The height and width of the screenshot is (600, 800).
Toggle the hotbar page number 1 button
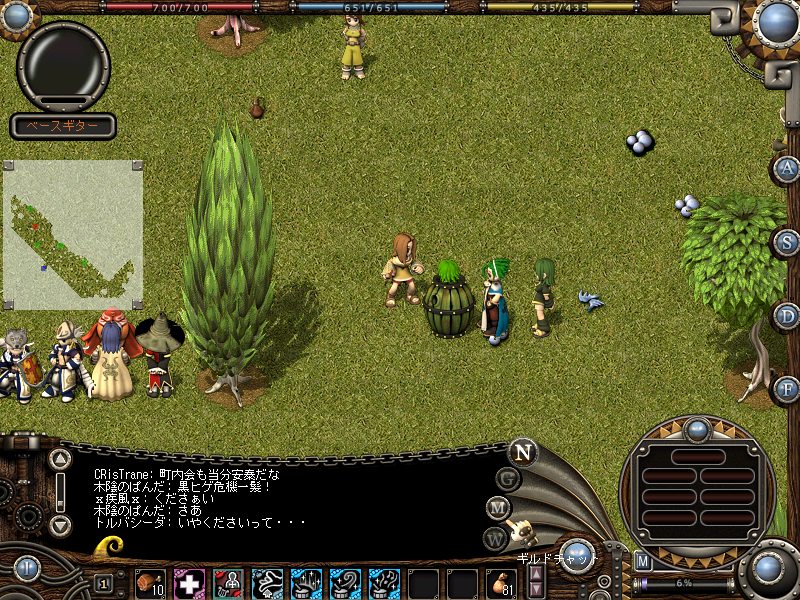(104, 582)
